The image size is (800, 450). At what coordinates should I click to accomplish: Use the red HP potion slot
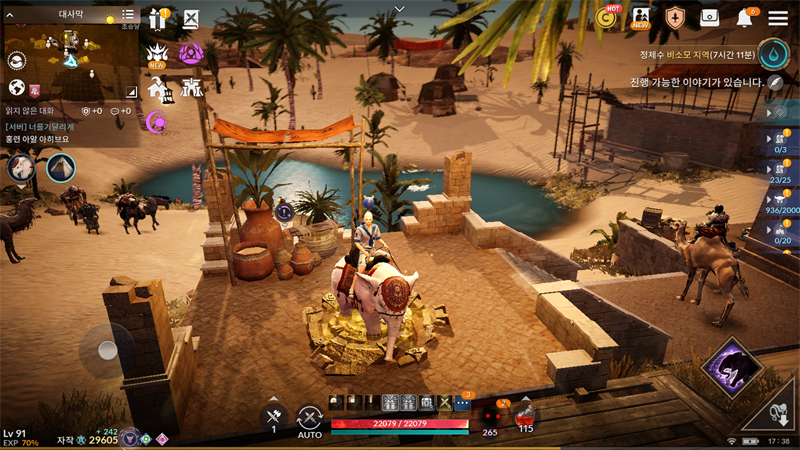(525, 416)
